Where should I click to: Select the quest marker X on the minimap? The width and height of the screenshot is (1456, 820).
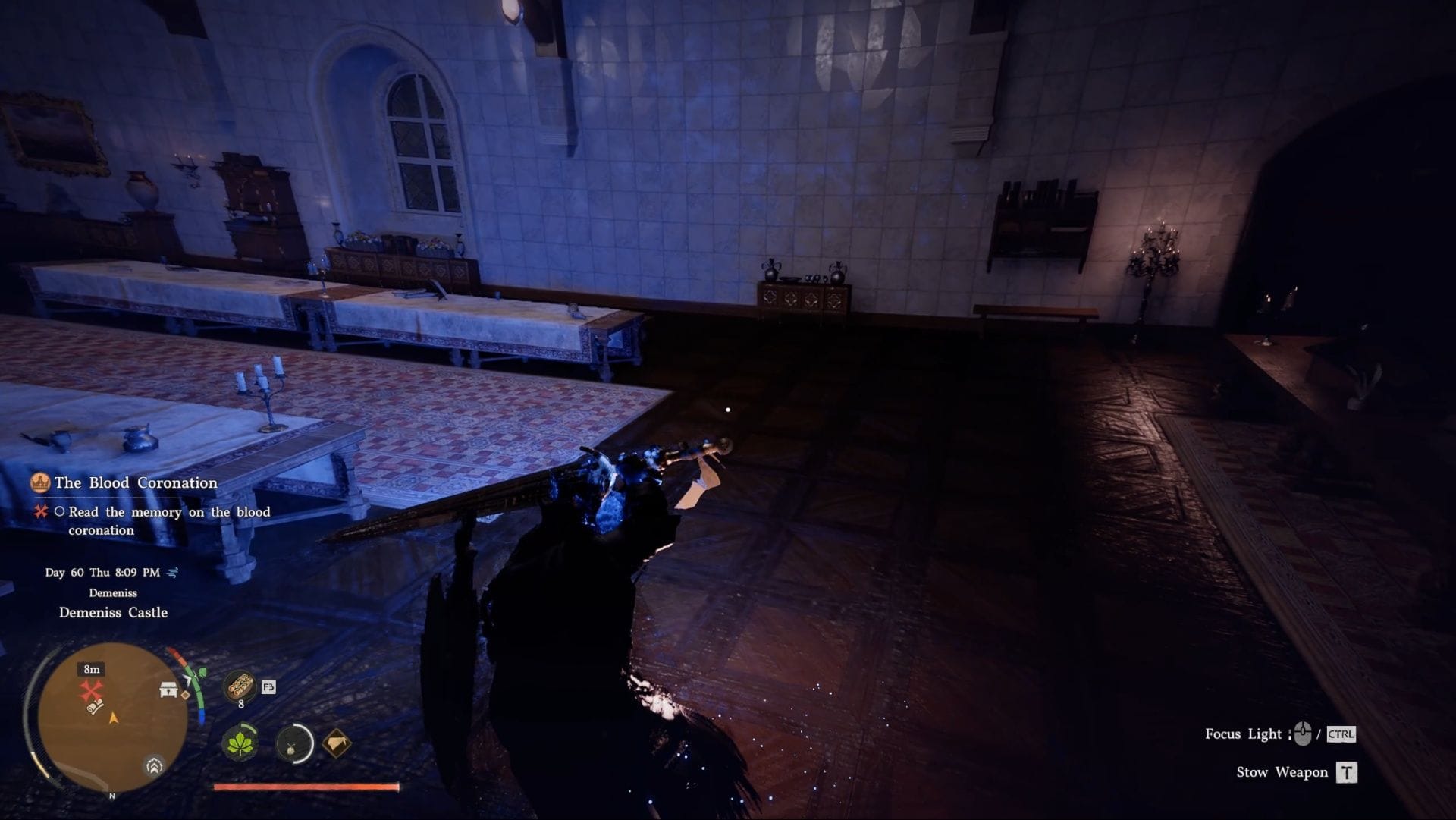coord(92,689)
